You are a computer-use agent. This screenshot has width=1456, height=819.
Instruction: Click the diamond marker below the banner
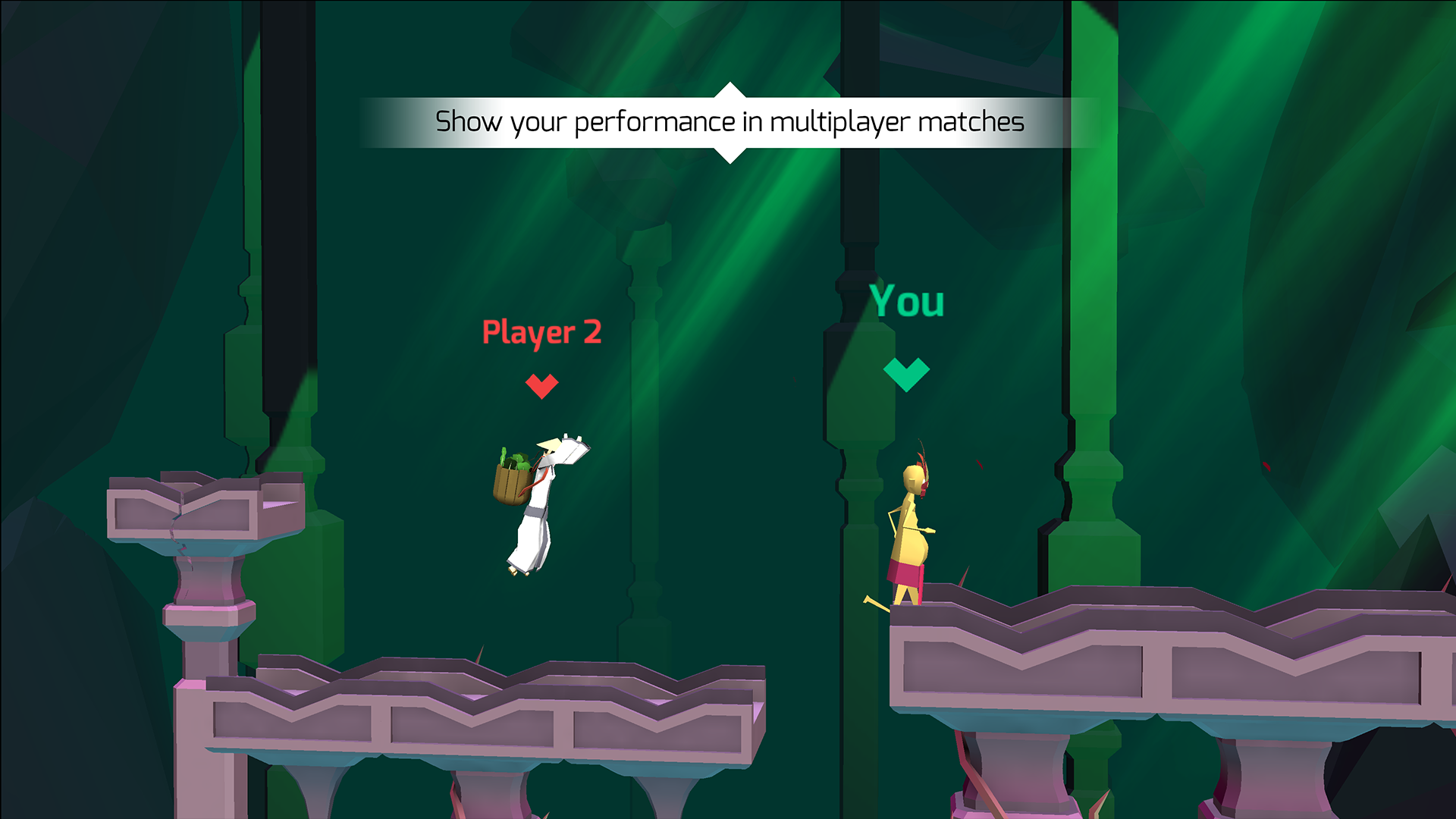coord(730,152)
